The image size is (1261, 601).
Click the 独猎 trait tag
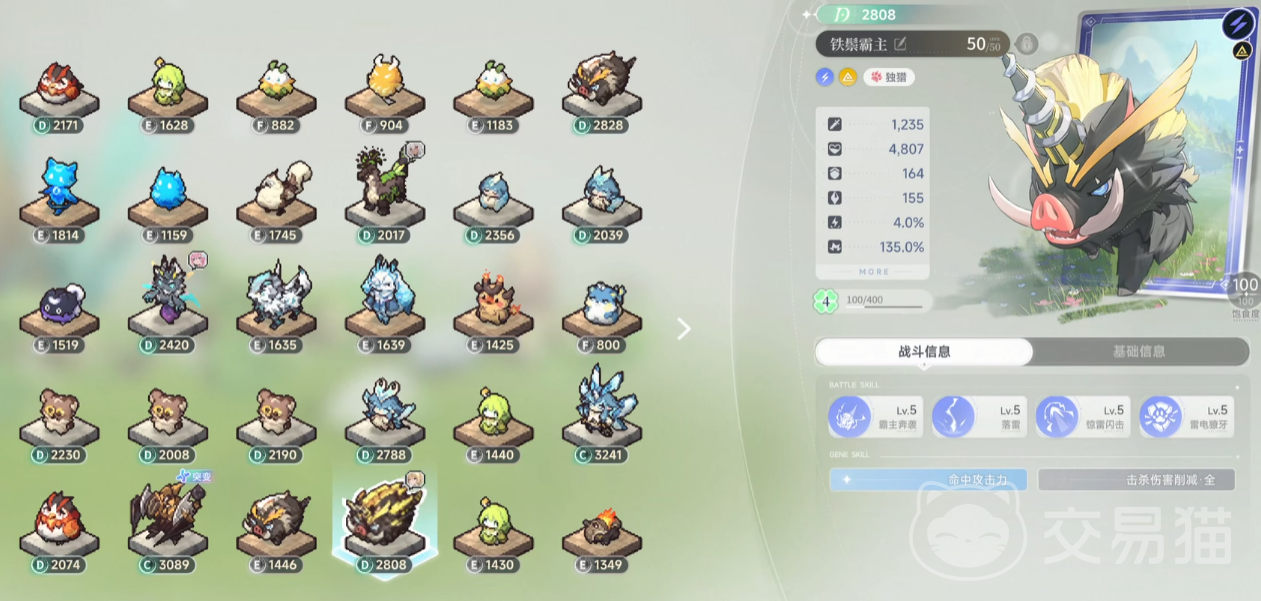pyautogui.click(x=889, y=77)
